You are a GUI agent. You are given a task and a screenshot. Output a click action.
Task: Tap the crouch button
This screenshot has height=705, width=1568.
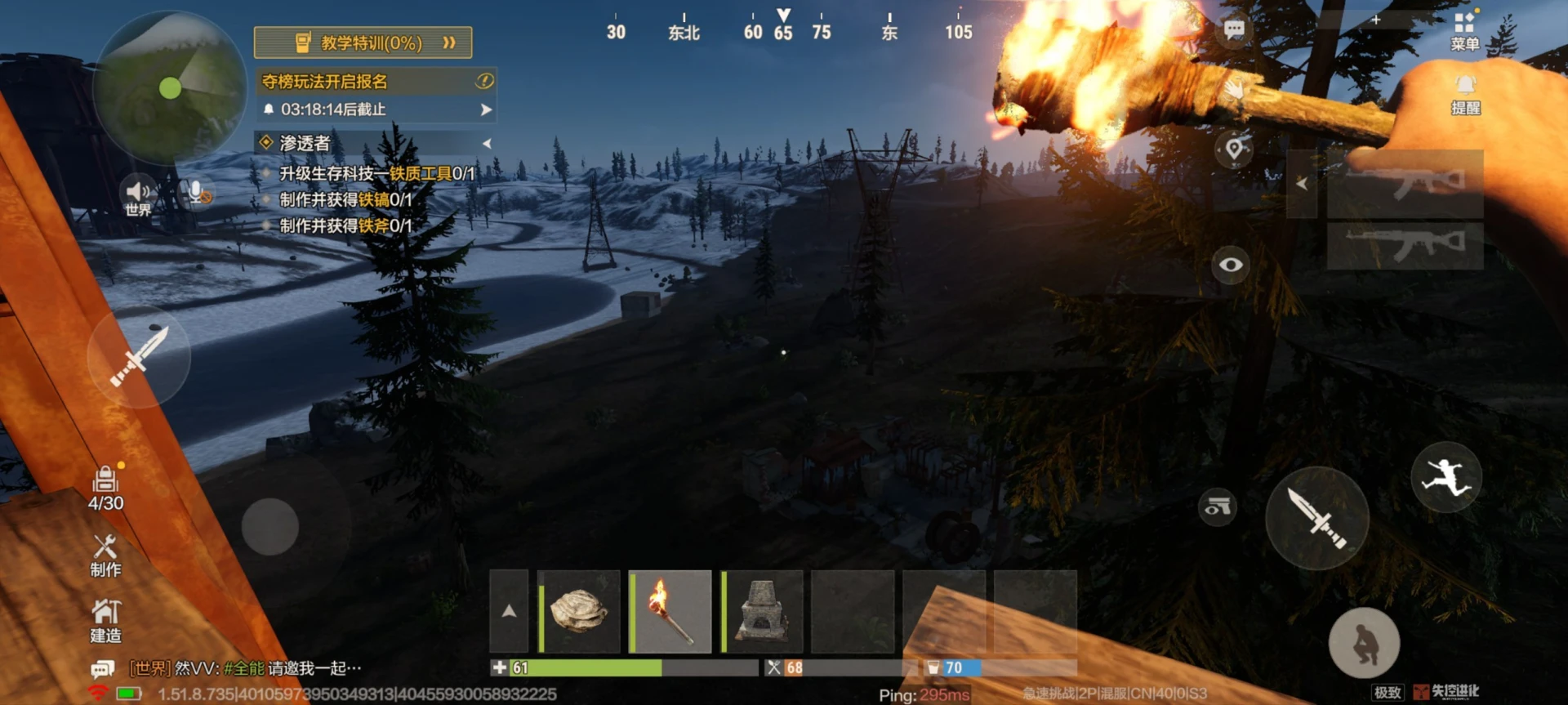(1364, 643)
